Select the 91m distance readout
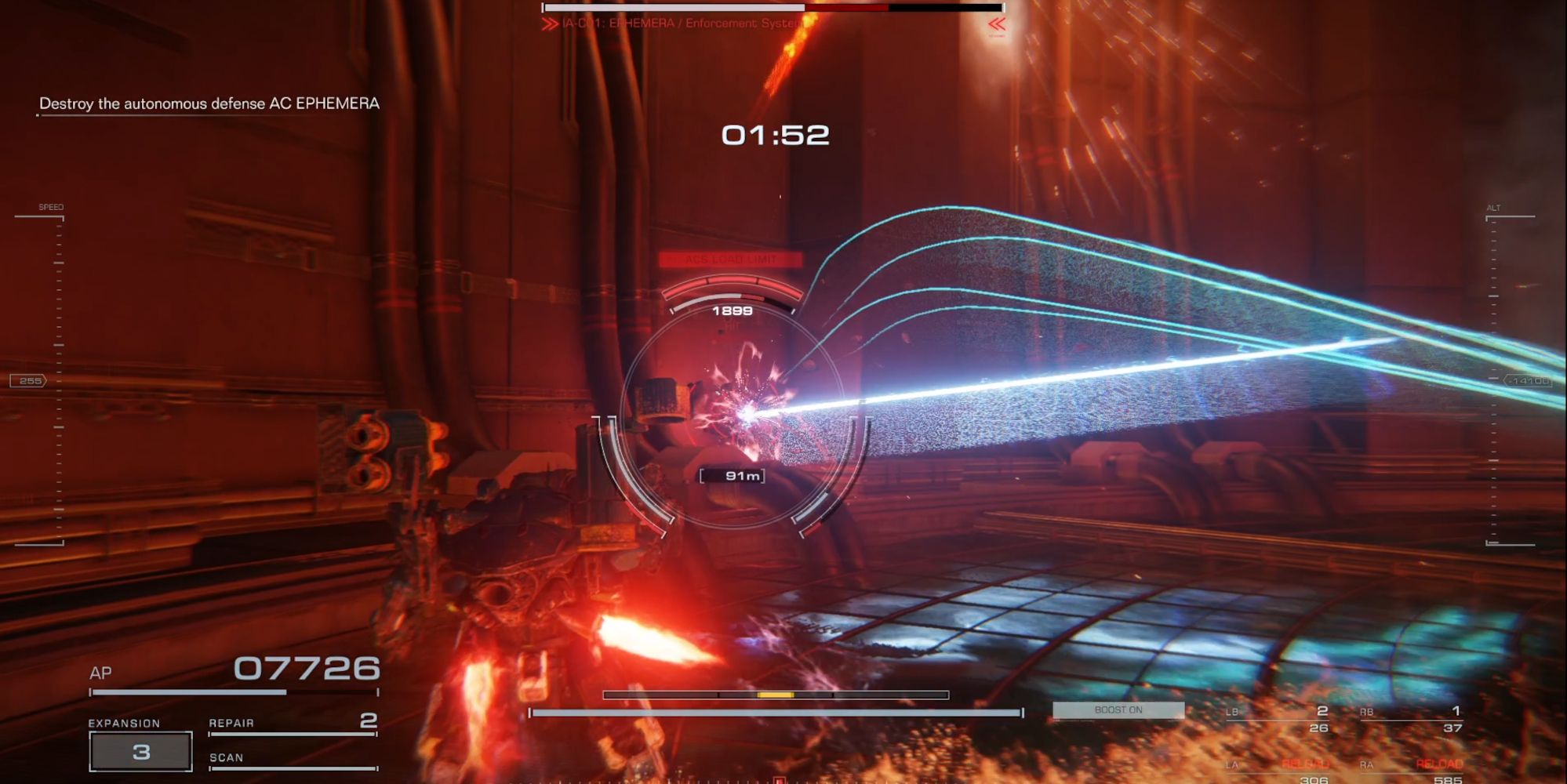 coord(733,474)
